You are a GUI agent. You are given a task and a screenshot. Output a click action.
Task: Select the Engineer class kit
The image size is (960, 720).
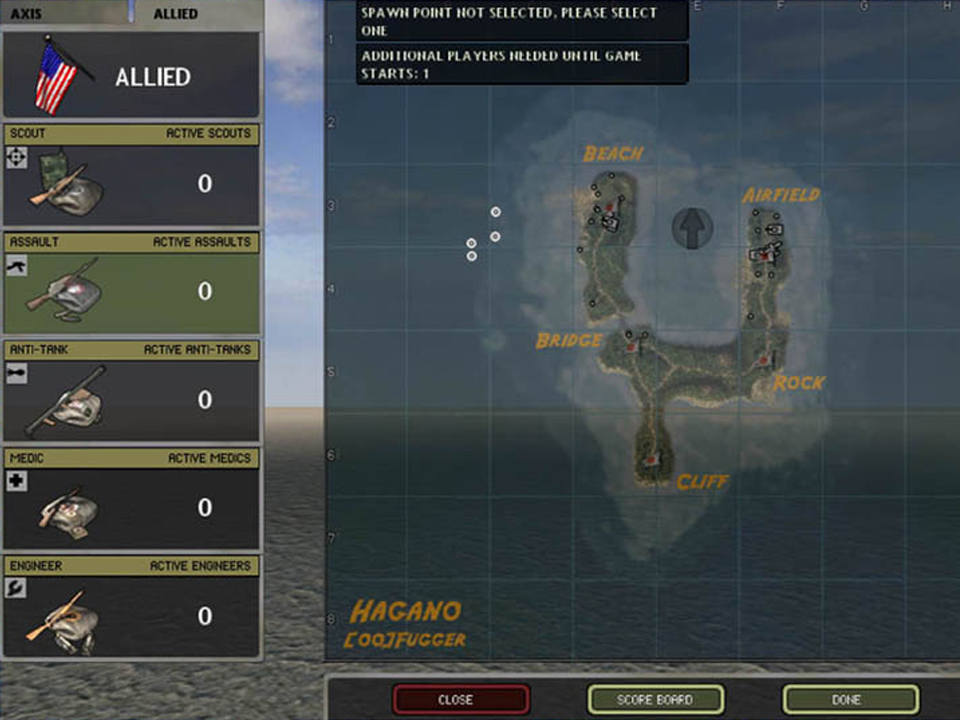coord(131,607)
